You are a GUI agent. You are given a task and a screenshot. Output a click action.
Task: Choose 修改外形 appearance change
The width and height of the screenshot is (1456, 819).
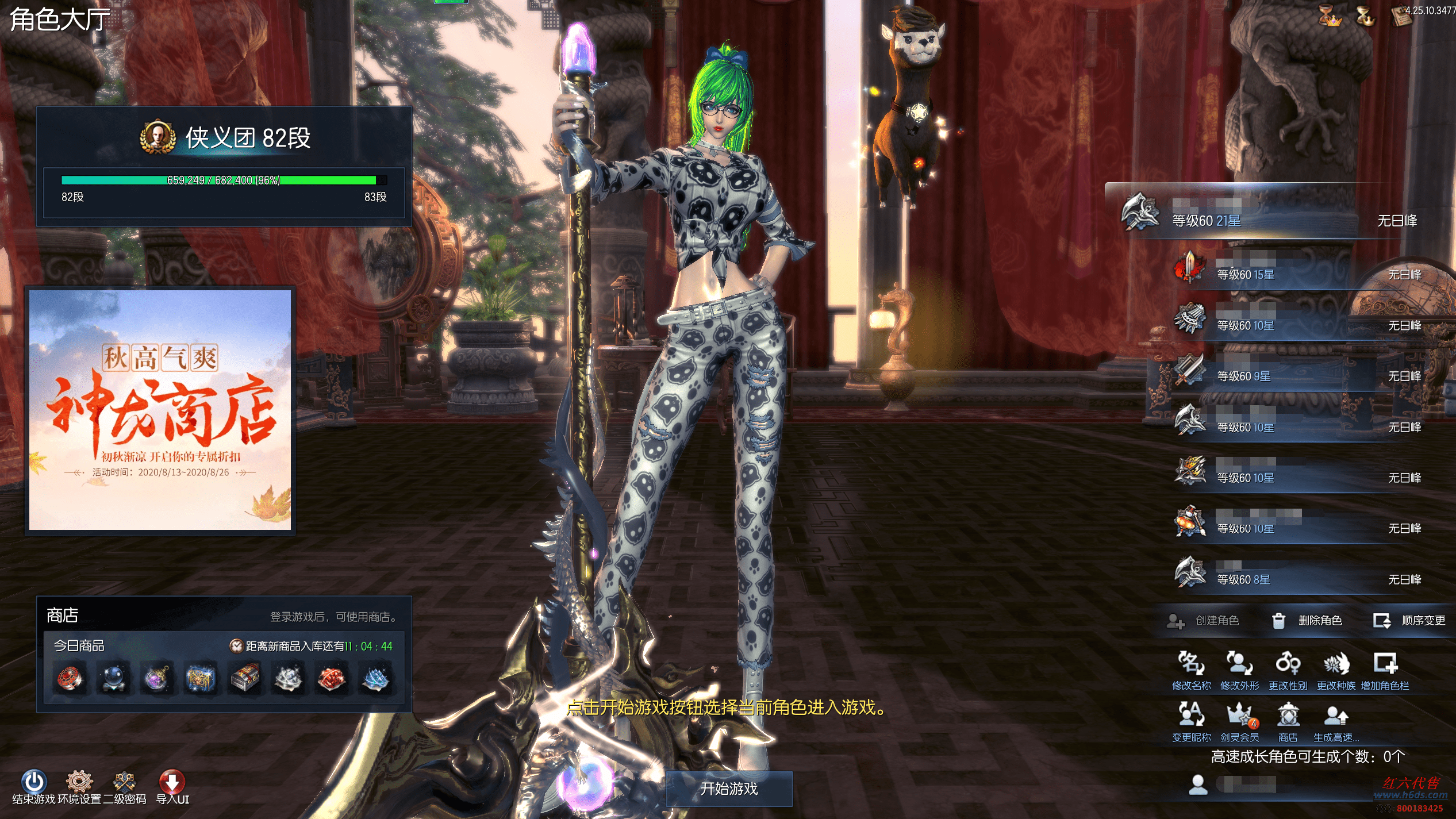coord(1239,670)
